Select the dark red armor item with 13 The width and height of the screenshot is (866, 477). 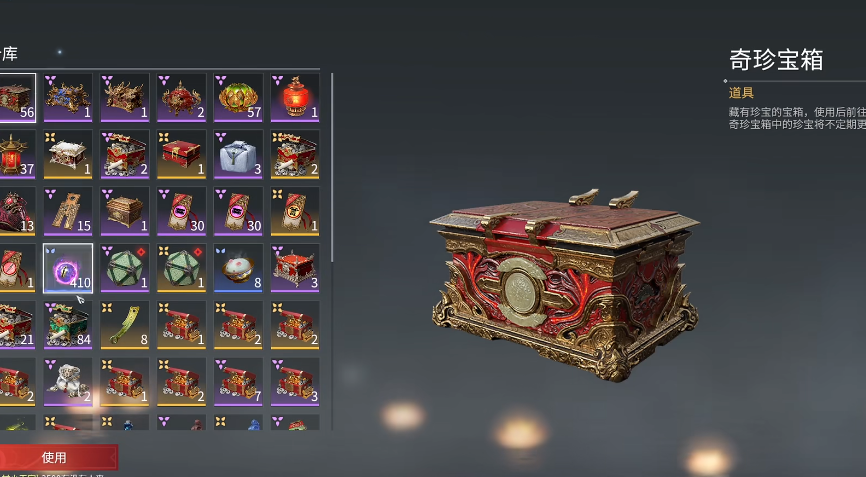[x=16, y=211]
